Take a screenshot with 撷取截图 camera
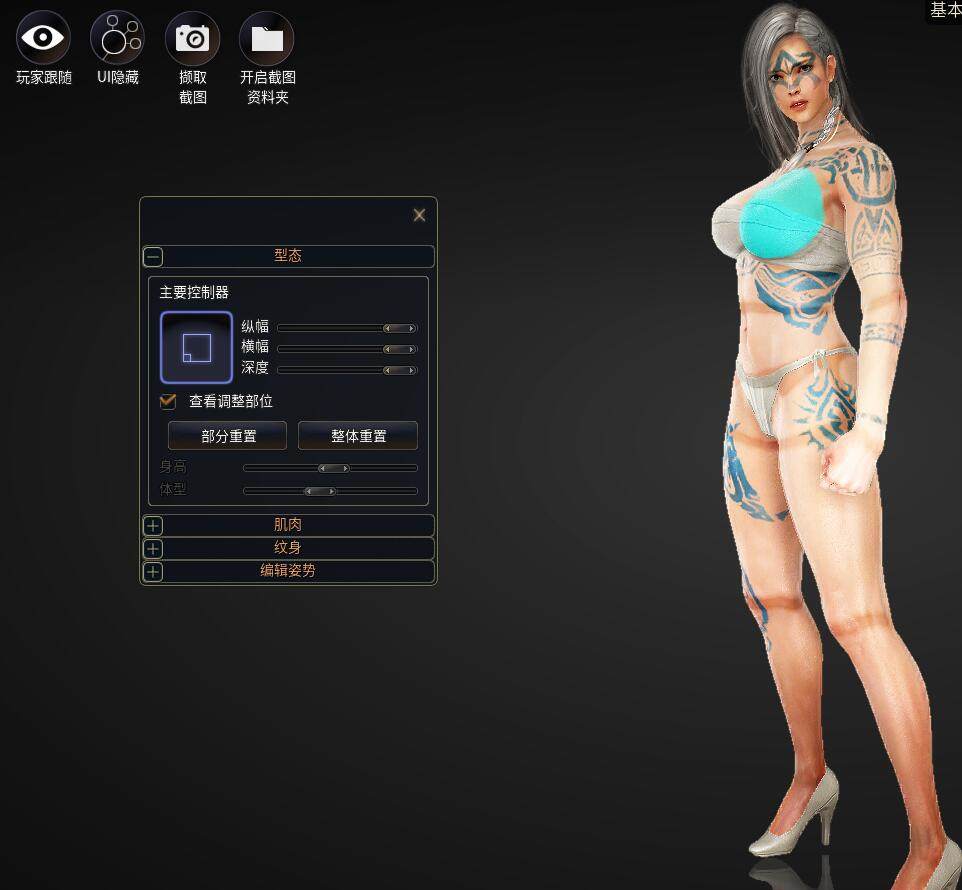Image resolution: width=962 pixels, height=890 pixels. coord(192,38)
